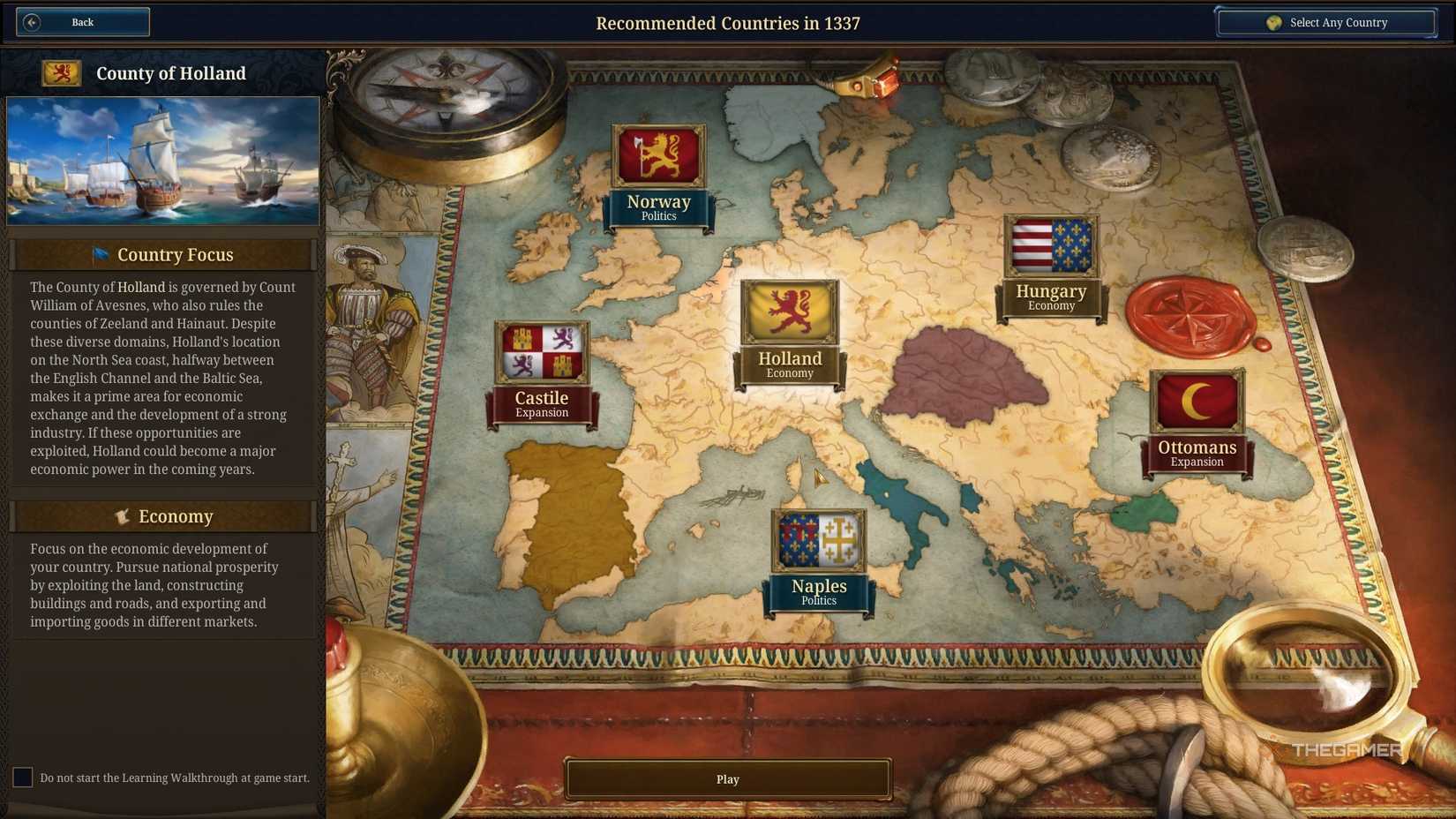
Task: Click the County of Holland lion banner icon
Action: pyautogui.click(x=61, y=72)
